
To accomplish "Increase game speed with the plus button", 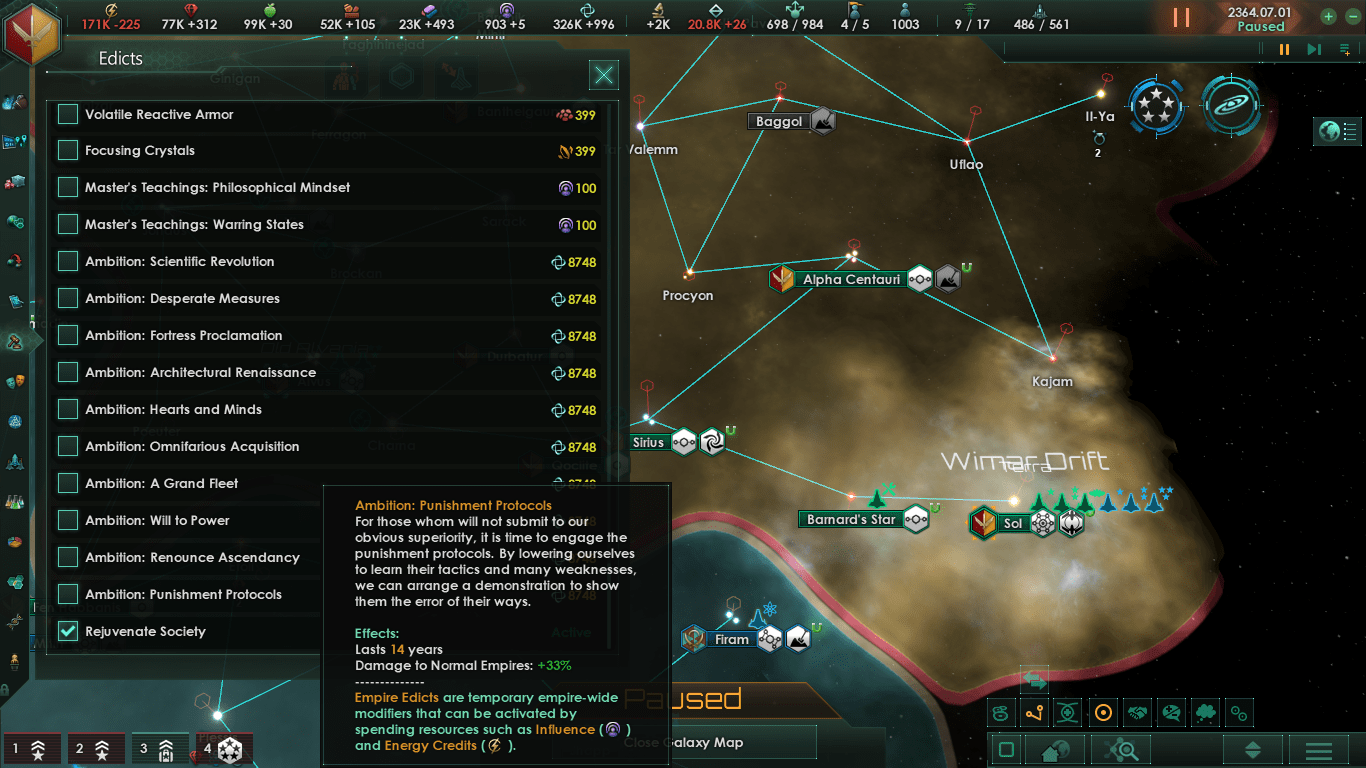I will pos(1328,17).
